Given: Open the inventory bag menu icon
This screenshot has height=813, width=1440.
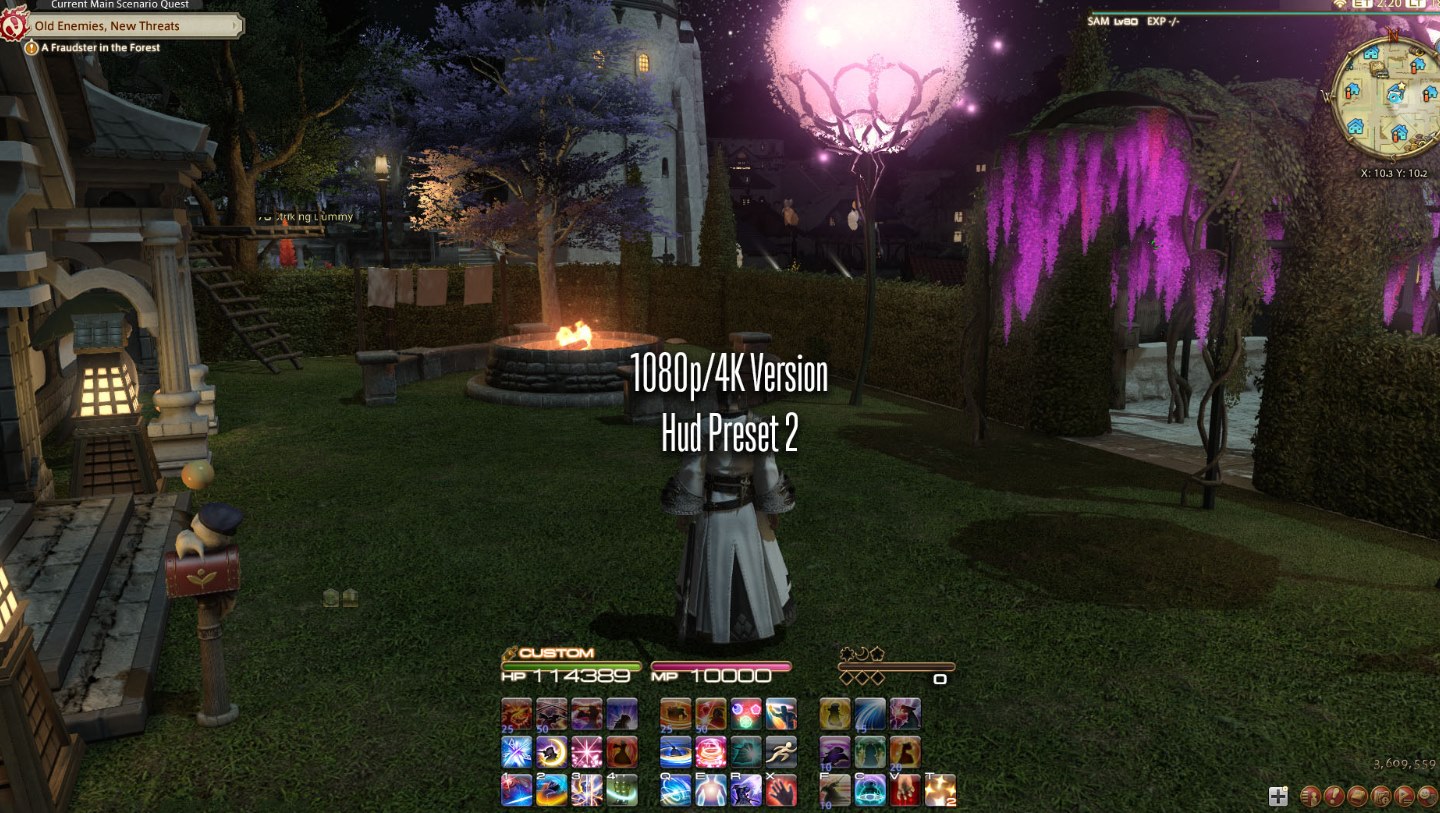Looking at the screenshot, I should click(x=1357, y=796).
